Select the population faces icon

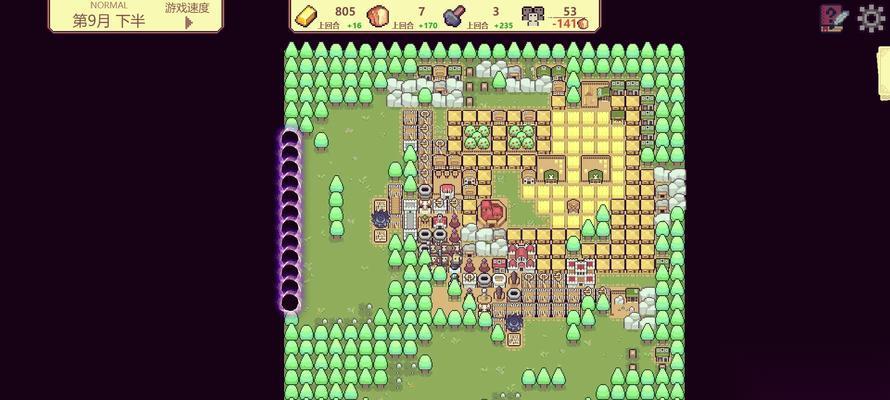[532, 17]
